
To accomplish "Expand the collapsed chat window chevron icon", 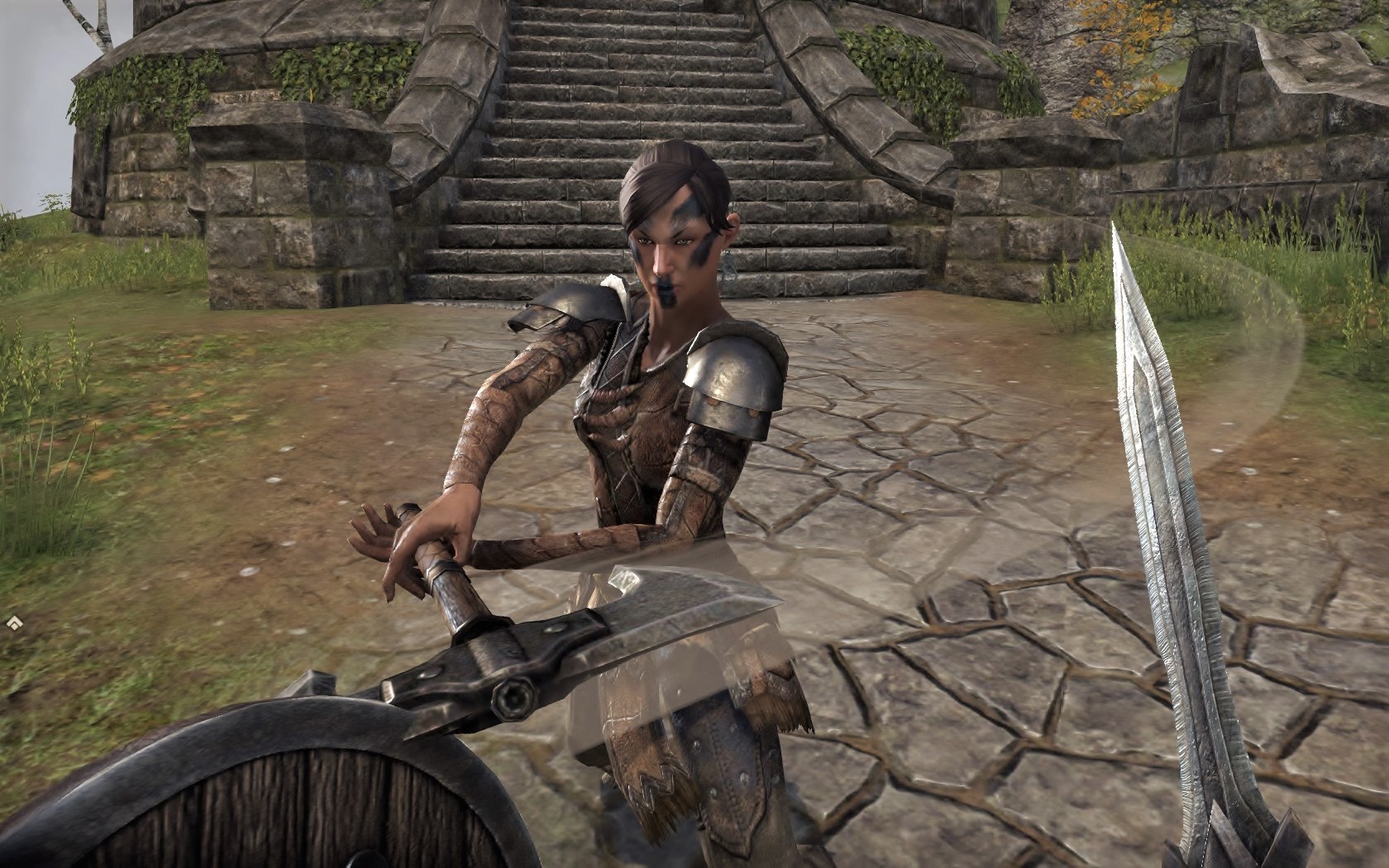I will click(x=13, y=621).
